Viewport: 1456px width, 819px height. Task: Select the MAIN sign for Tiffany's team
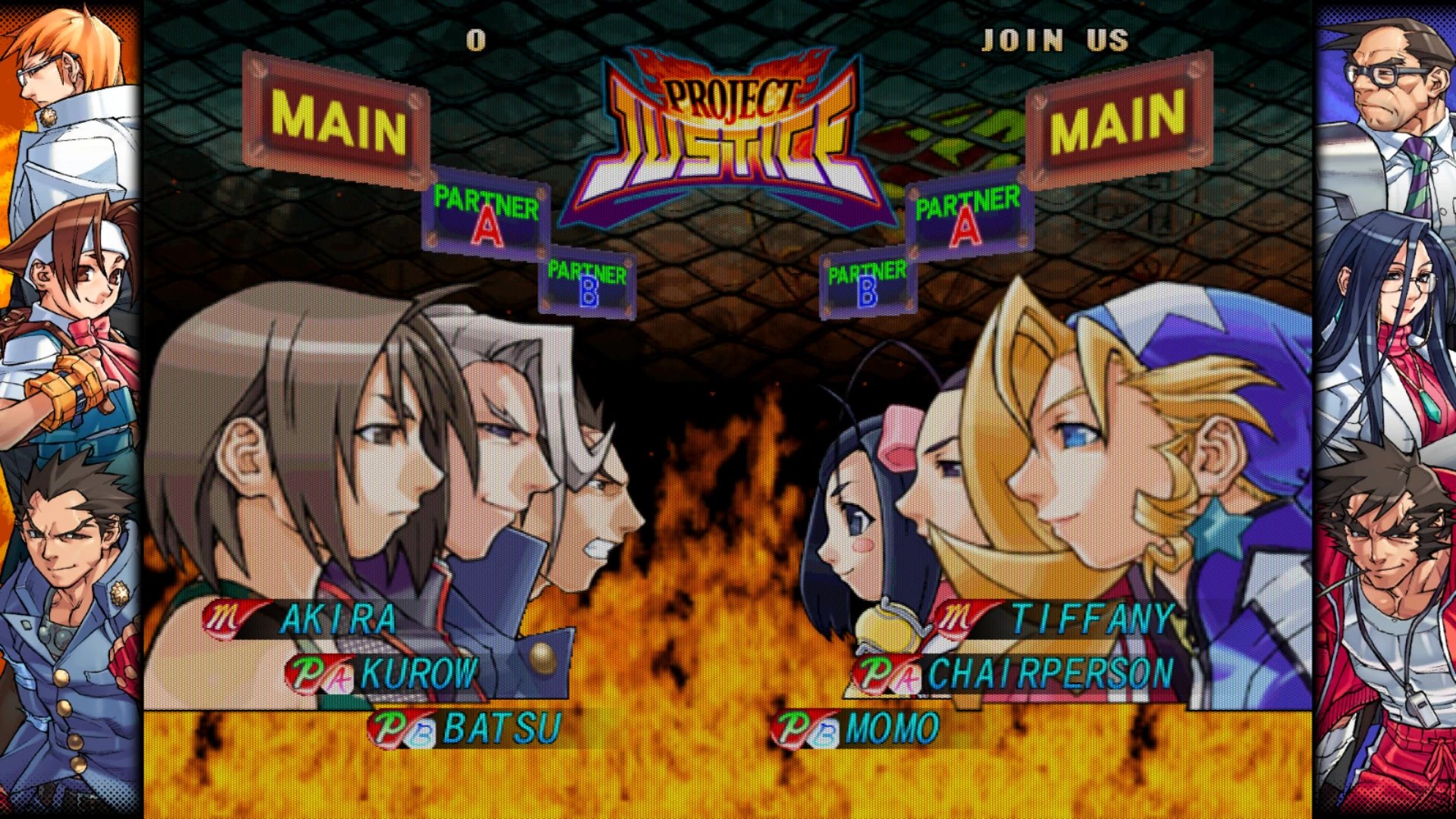coord(1117,120)
